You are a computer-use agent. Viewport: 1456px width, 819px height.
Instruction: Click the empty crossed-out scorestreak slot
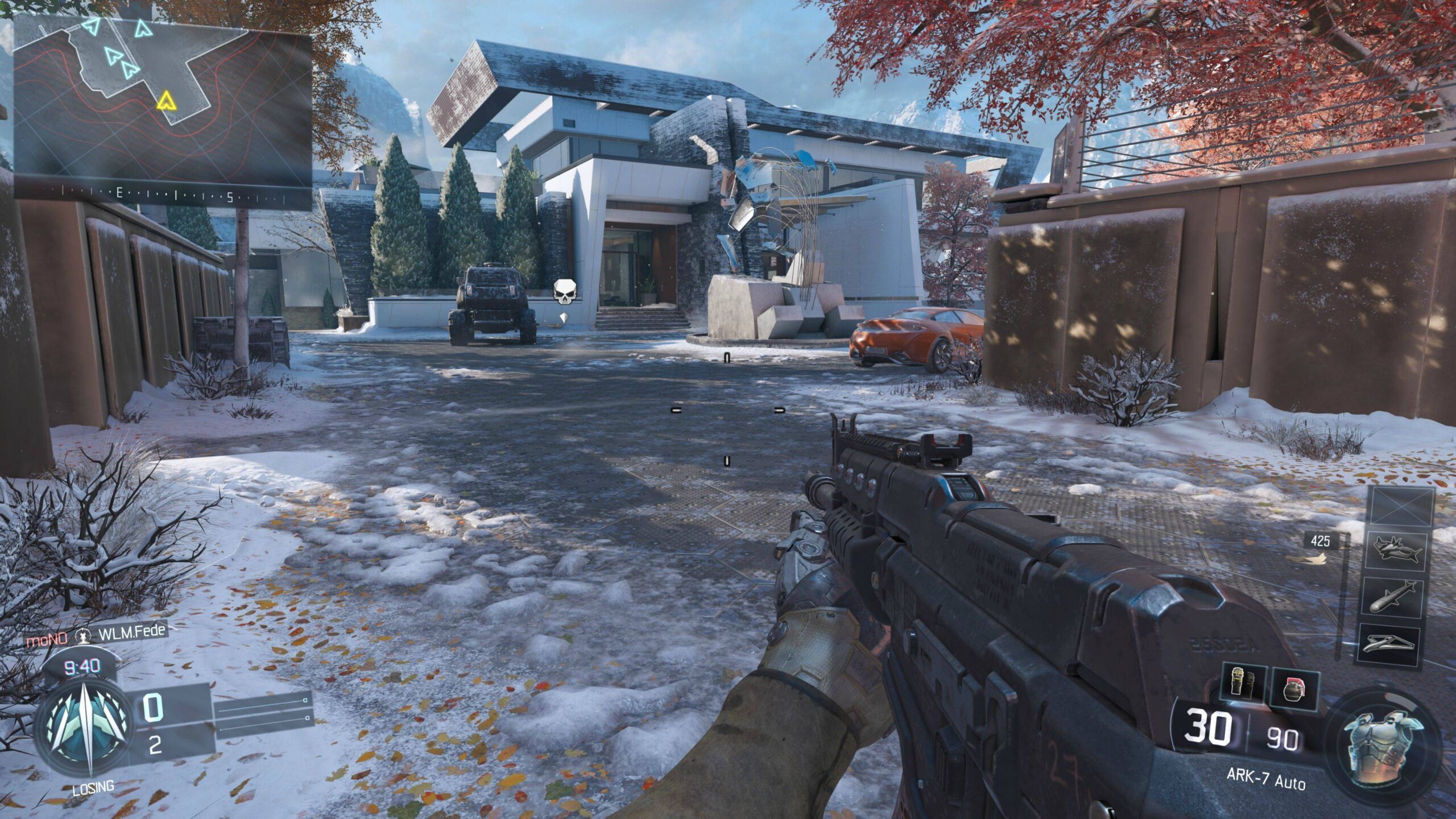(1400, 506)
